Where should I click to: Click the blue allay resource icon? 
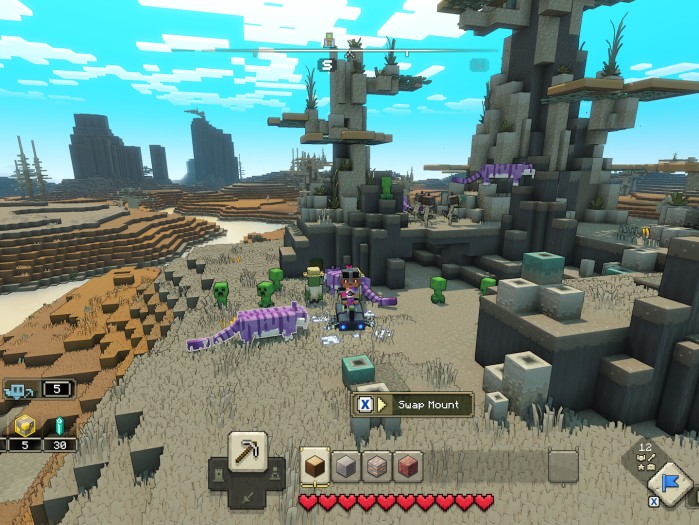click(x=19, y=391)
